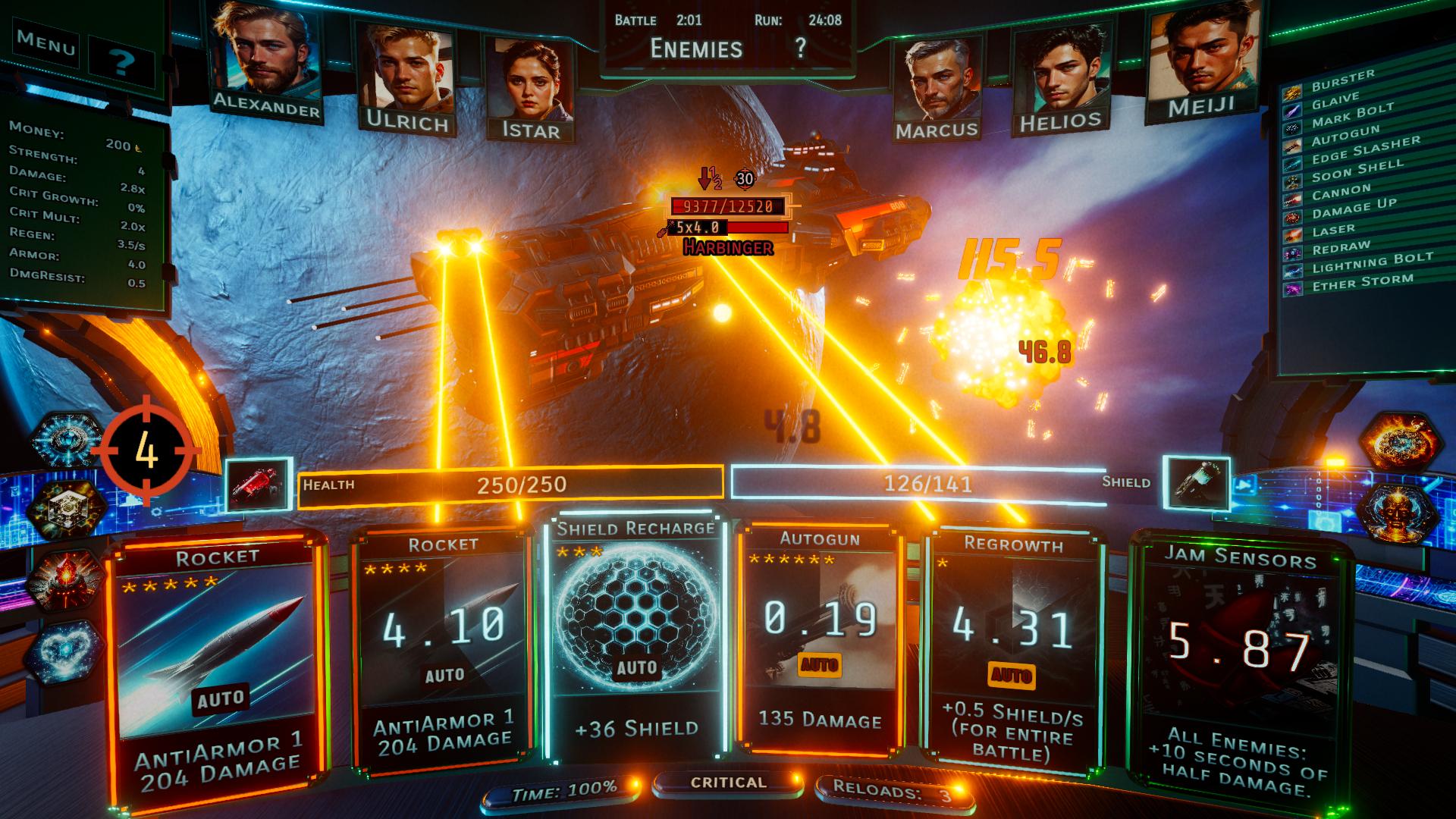Open the Menu button
The image size is (1456, 819).
pyautogui.click(x=46, y=43)
